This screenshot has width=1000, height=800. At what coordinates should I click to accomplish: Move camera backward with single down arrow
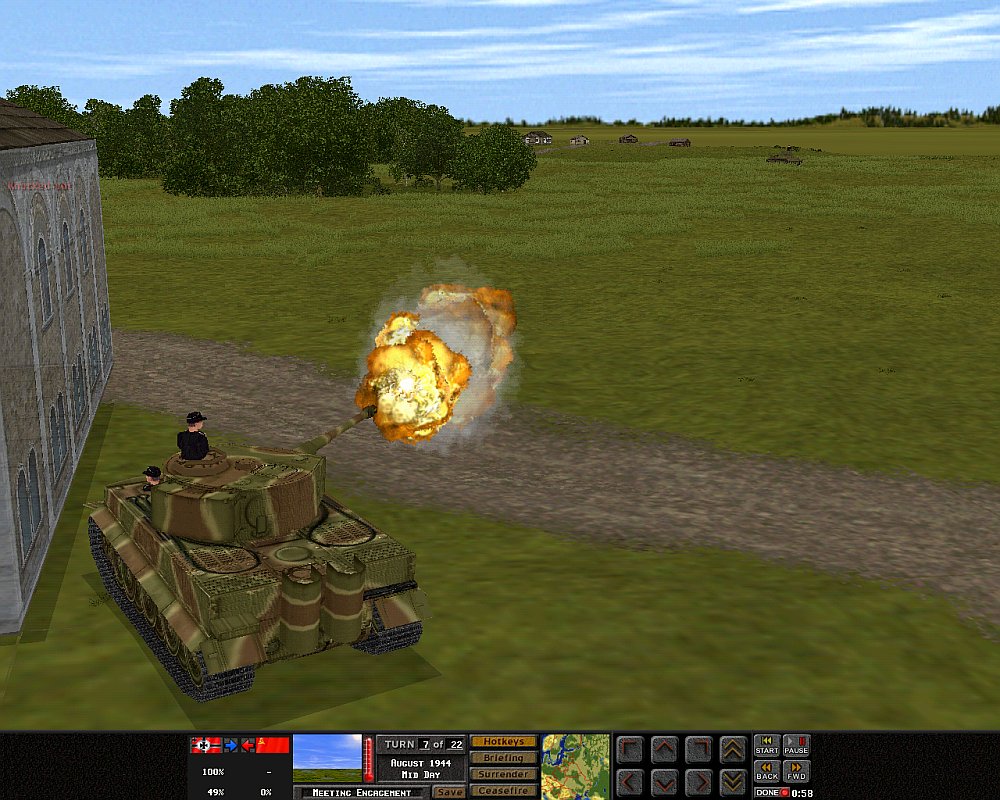[665, 781]
